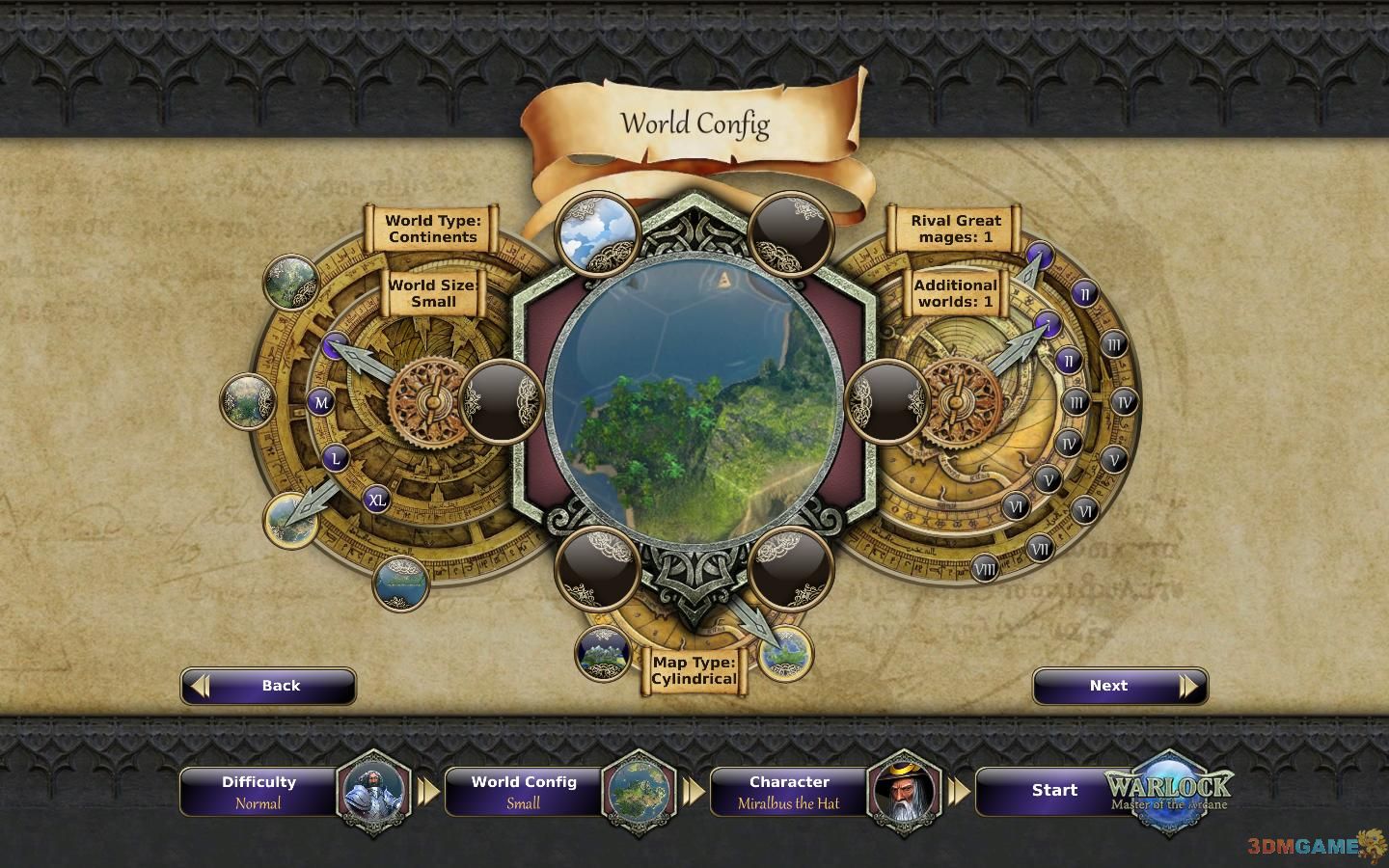The image size is (1389, 868).
Task: Select the World Config step
Action: coord(524,792)
